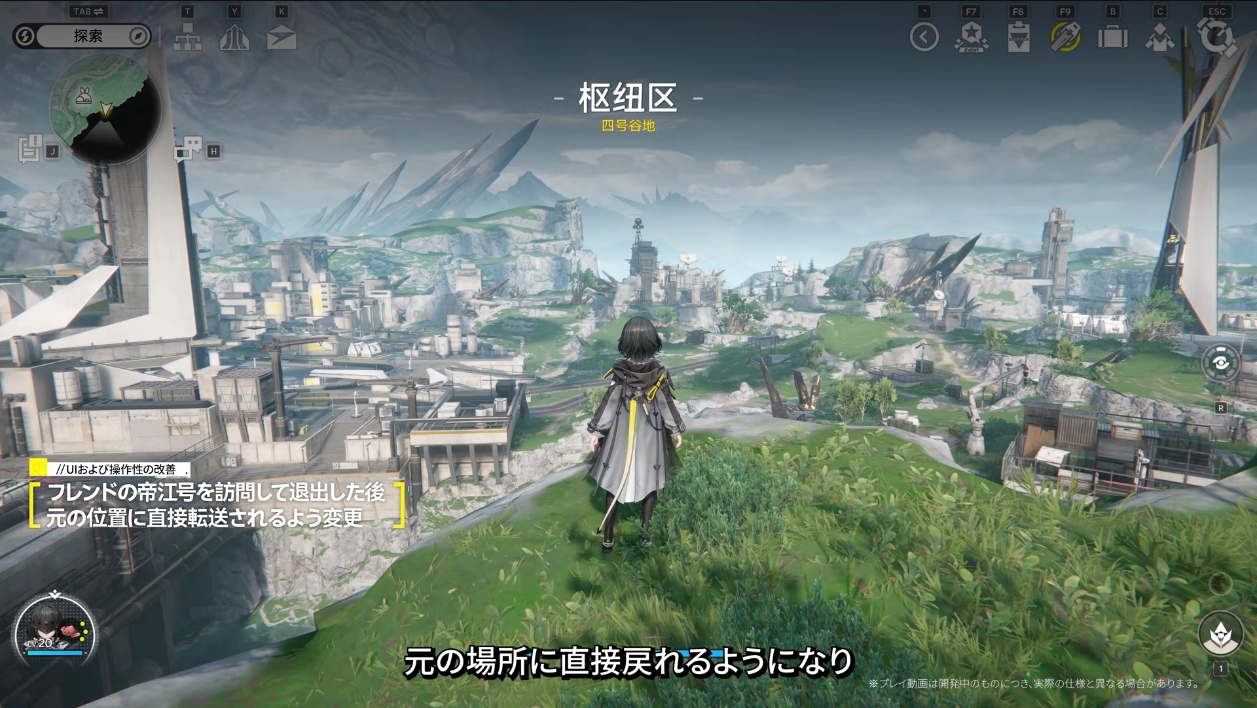The width and height of the screenshot is (1257, 708).
Task: Click the left-arrow collapse circle button
Action: click(x=924, y=38)
